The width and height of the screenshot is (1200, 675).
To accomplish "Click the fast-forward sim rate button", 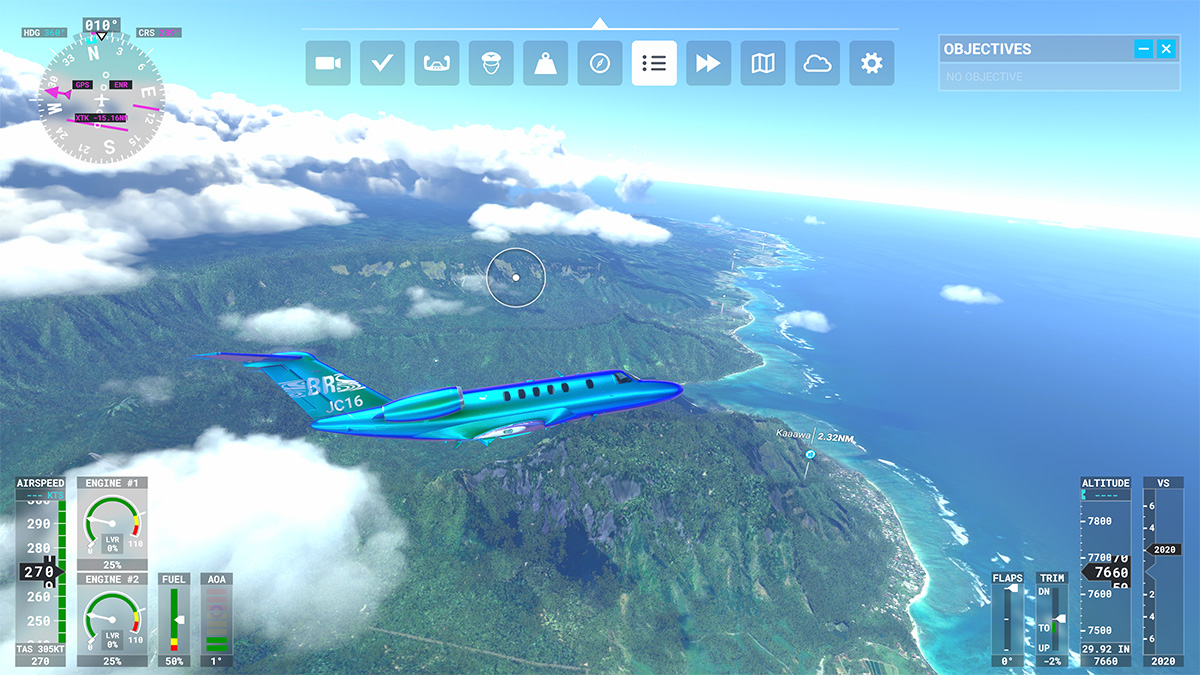I will tap(708, 63).
